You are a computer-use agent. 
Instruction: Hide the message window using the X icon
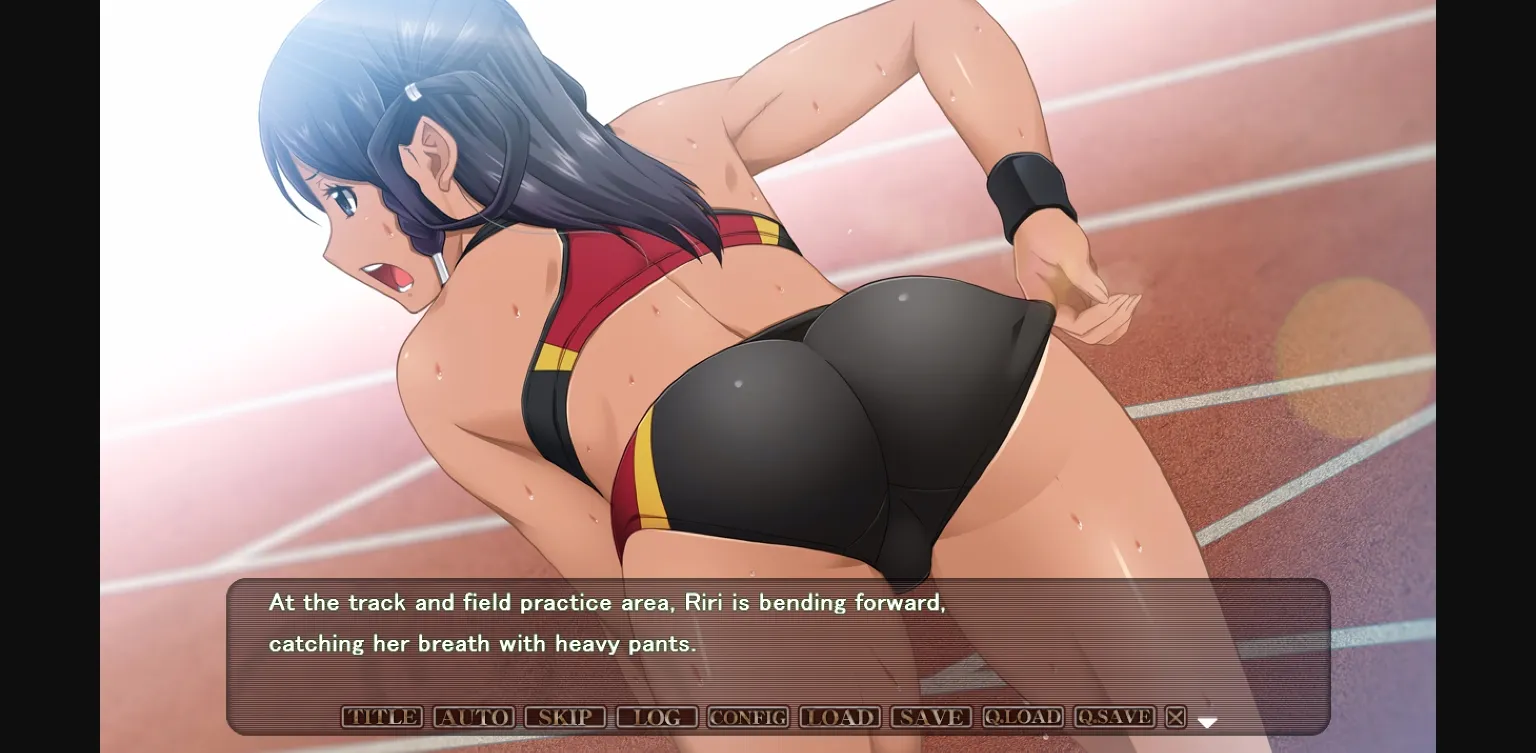[1174, 717]
